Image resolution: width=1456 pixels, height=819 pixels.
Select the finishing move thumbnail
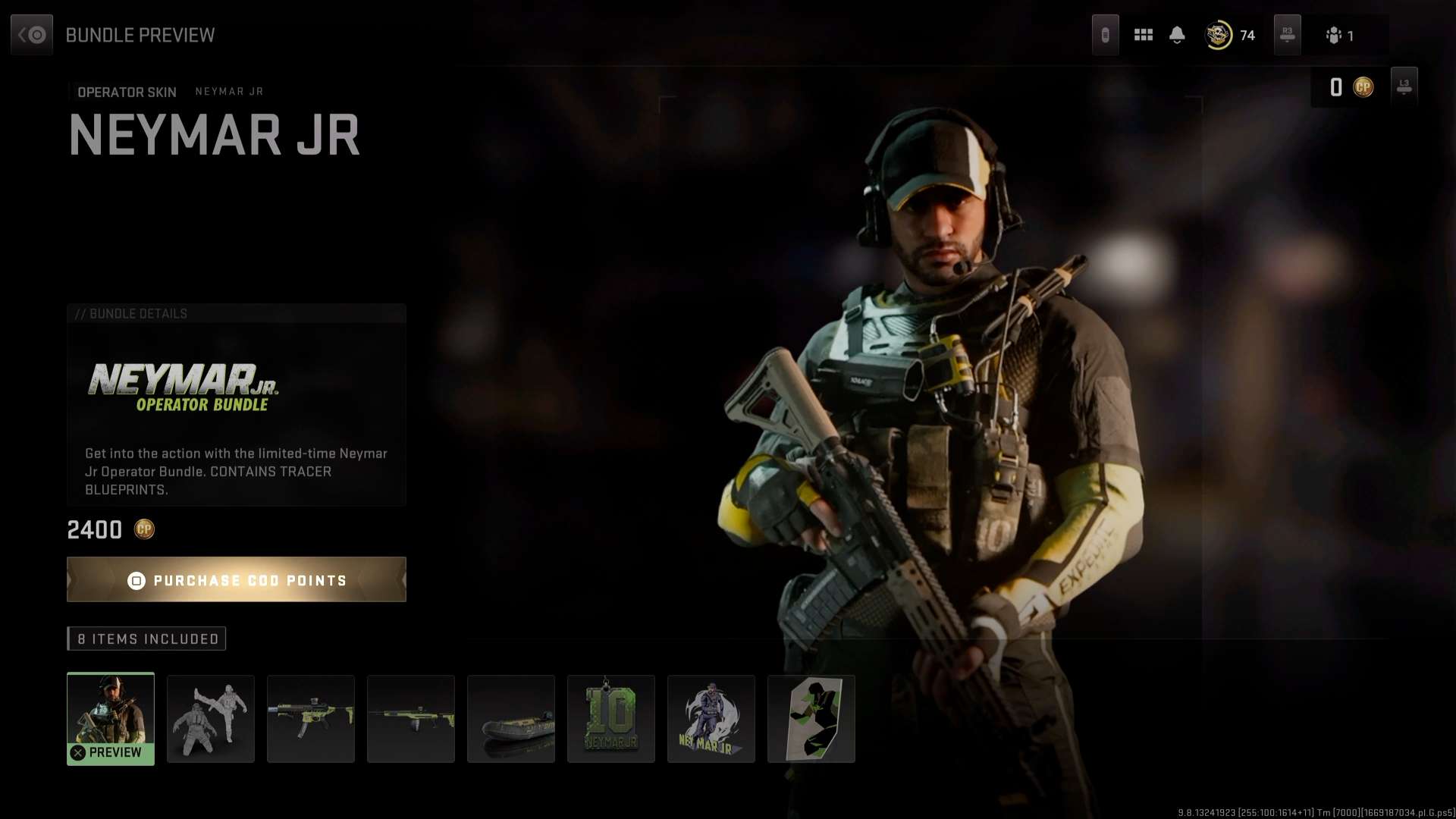211,718
